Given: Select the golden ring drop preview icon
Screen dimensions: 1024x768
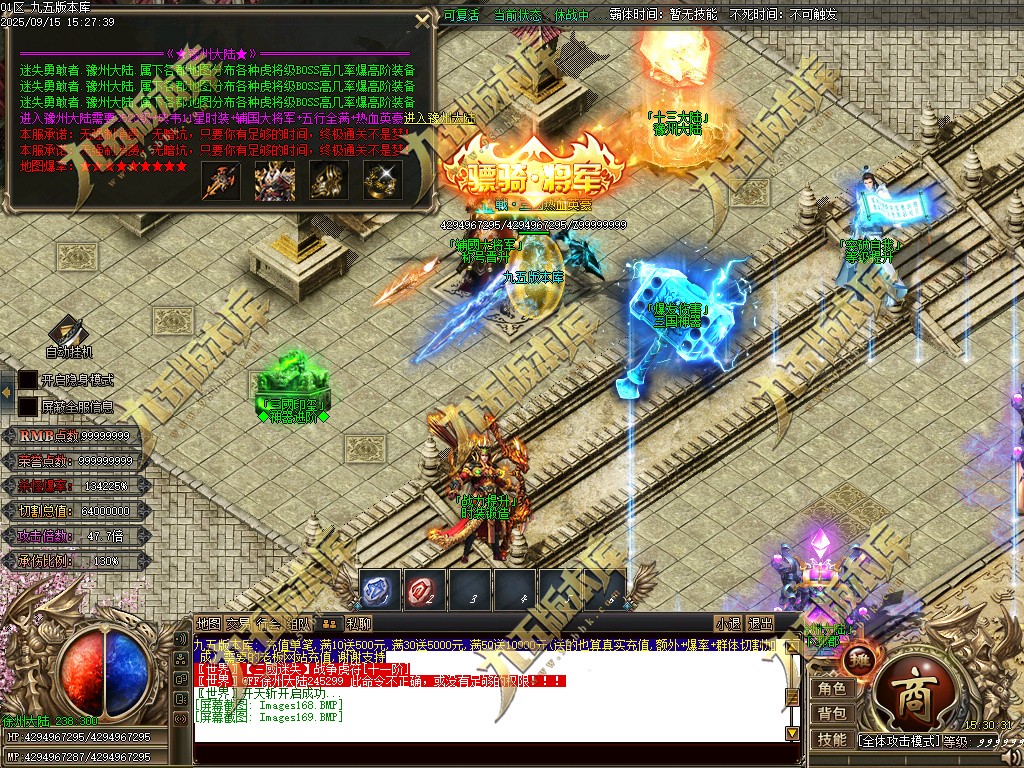Looking at the screenshot, I should pyautogui.click(x=381, y=180).
